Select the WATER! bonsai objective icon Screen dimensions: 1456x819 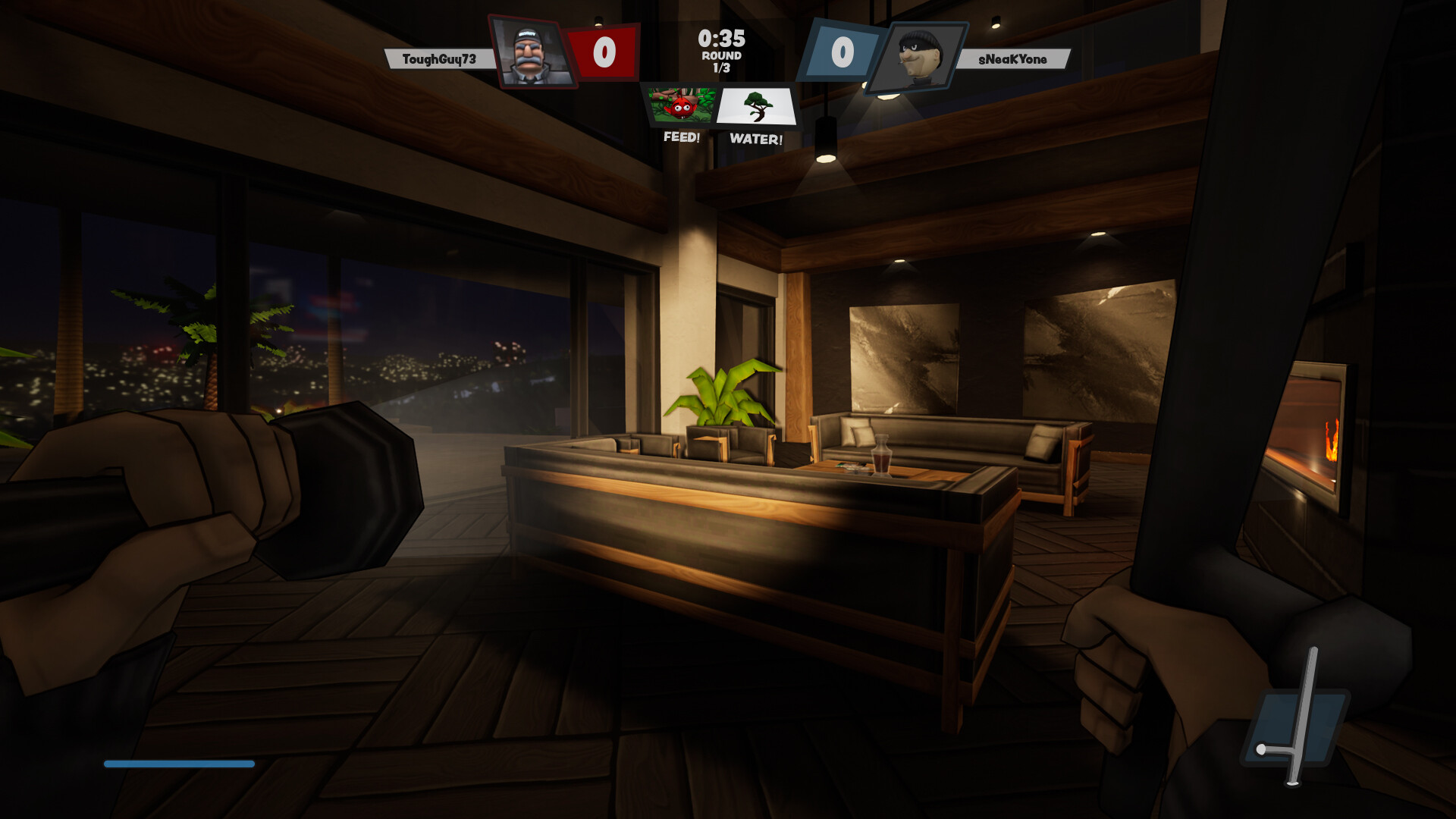756,107
